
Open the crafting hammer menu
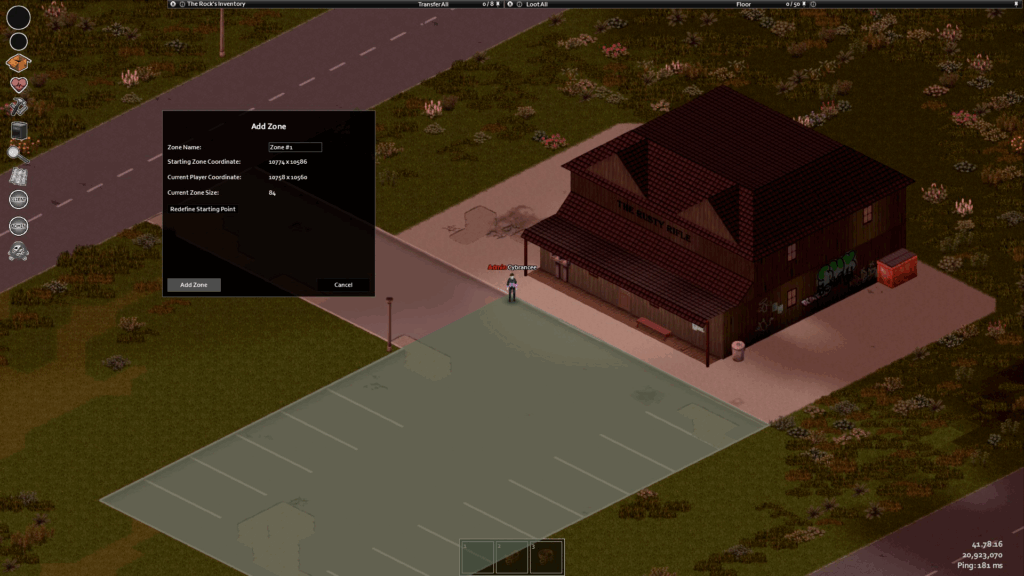click(x=18, y=107)
